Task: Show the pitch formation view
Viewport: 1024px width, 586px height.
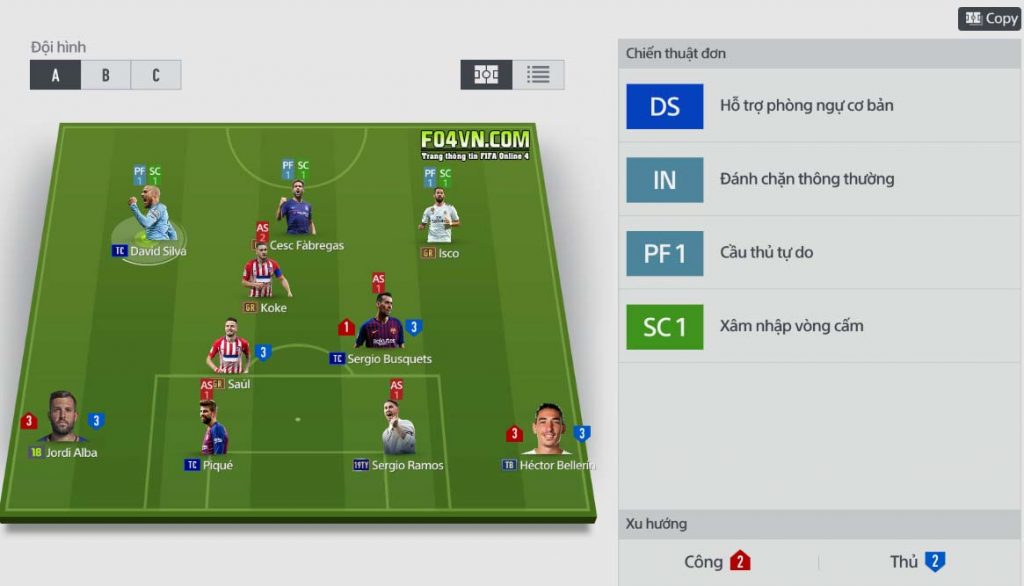Action: pyautogui.click(x=486, y=75)
